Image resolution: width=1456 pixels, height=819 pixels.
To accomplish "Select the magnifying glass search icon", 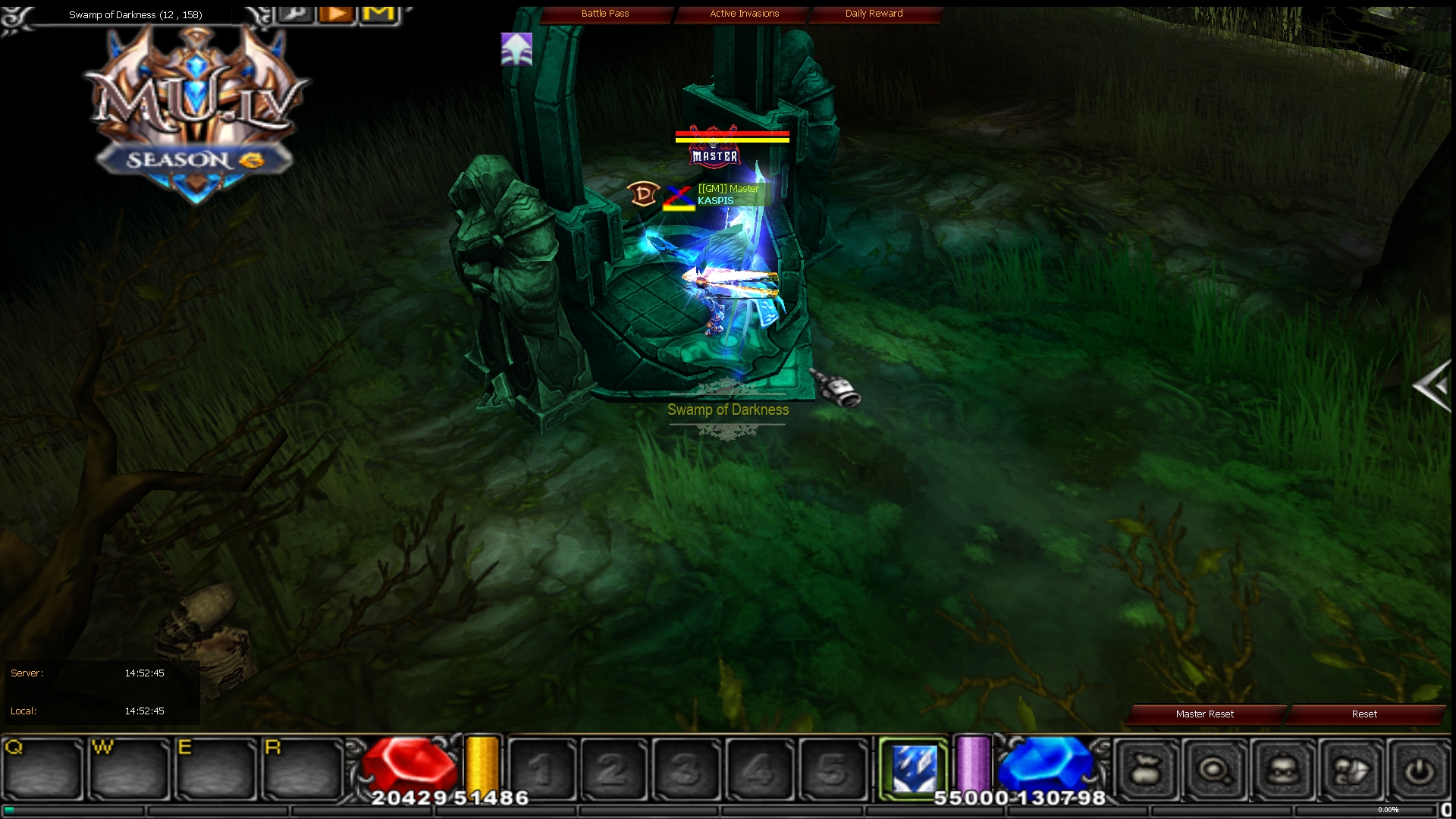I will pyautogui.click(x=1215, y=768).
